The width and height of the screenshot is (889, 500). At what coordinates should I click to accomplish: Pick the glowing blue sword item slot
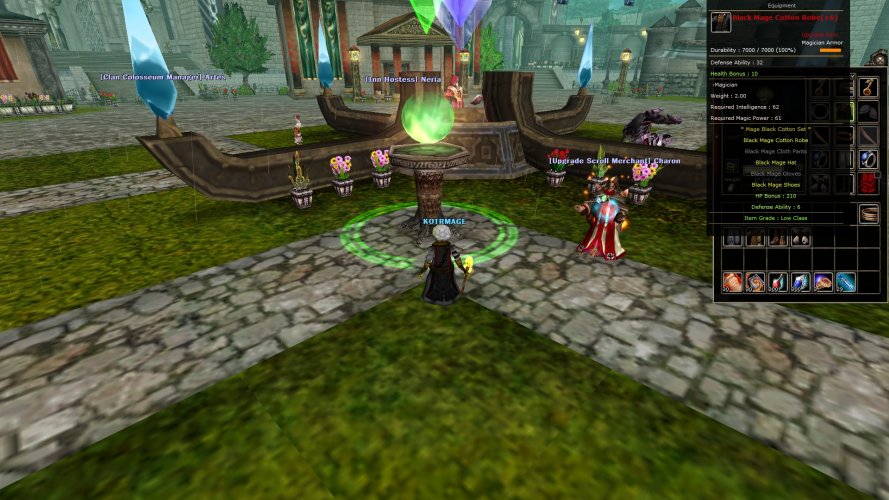click(846, 282)
